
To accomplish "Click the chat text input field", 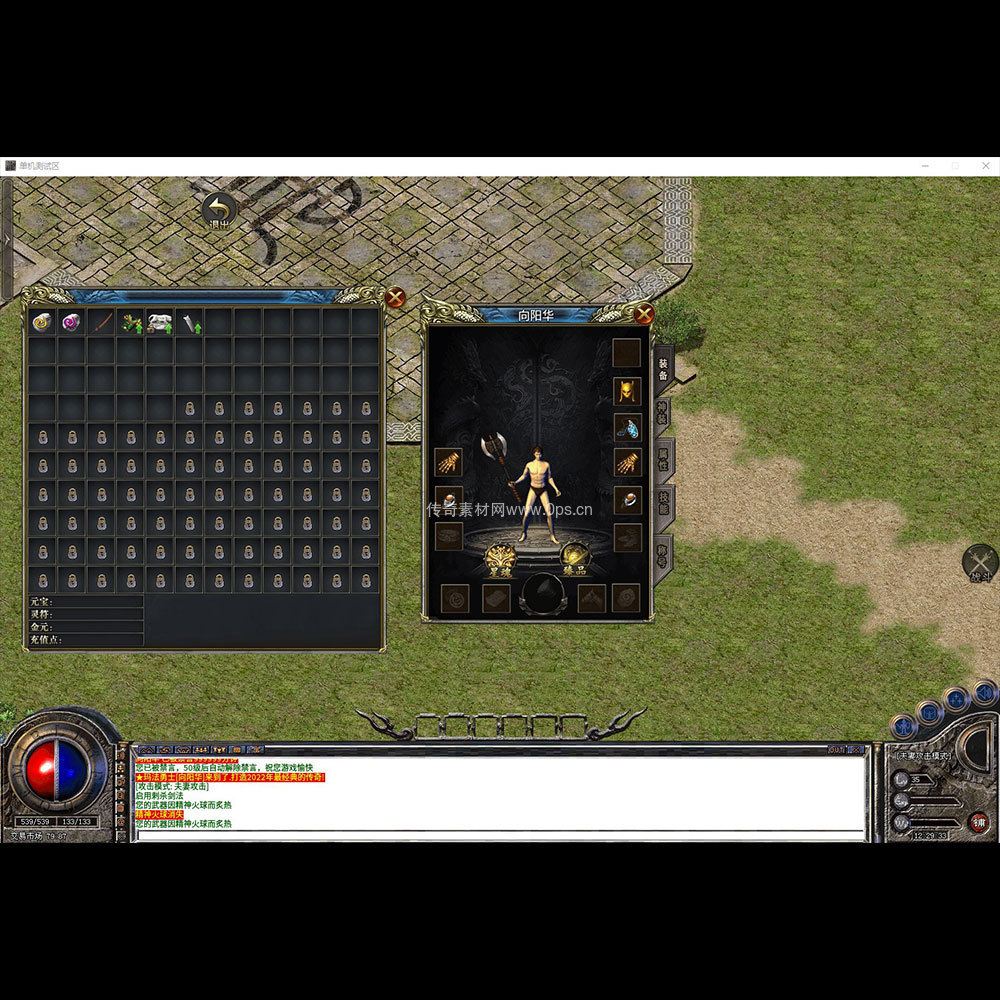I will (500, 834).
